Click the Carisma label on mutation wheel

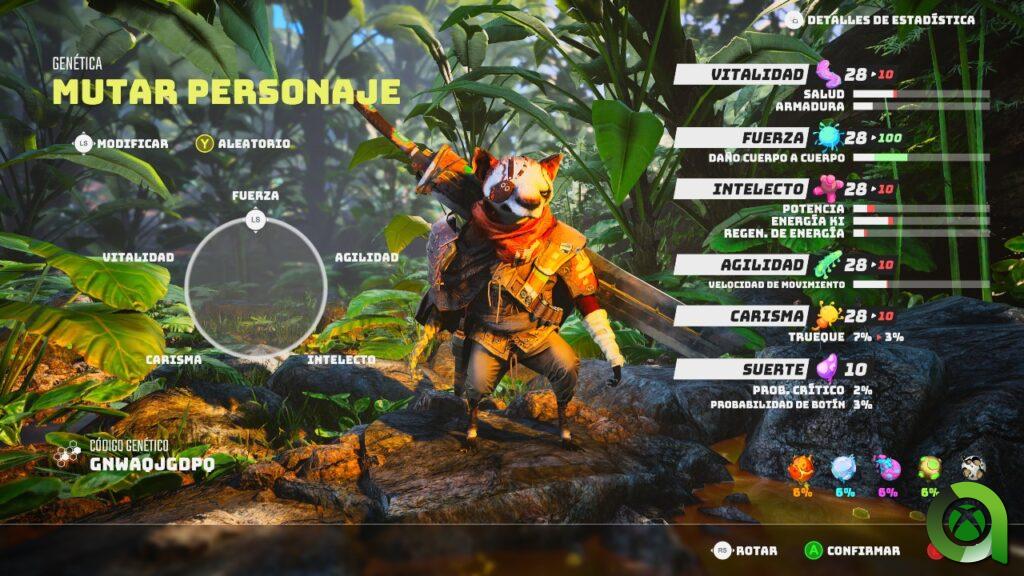[x=173, y=359]
